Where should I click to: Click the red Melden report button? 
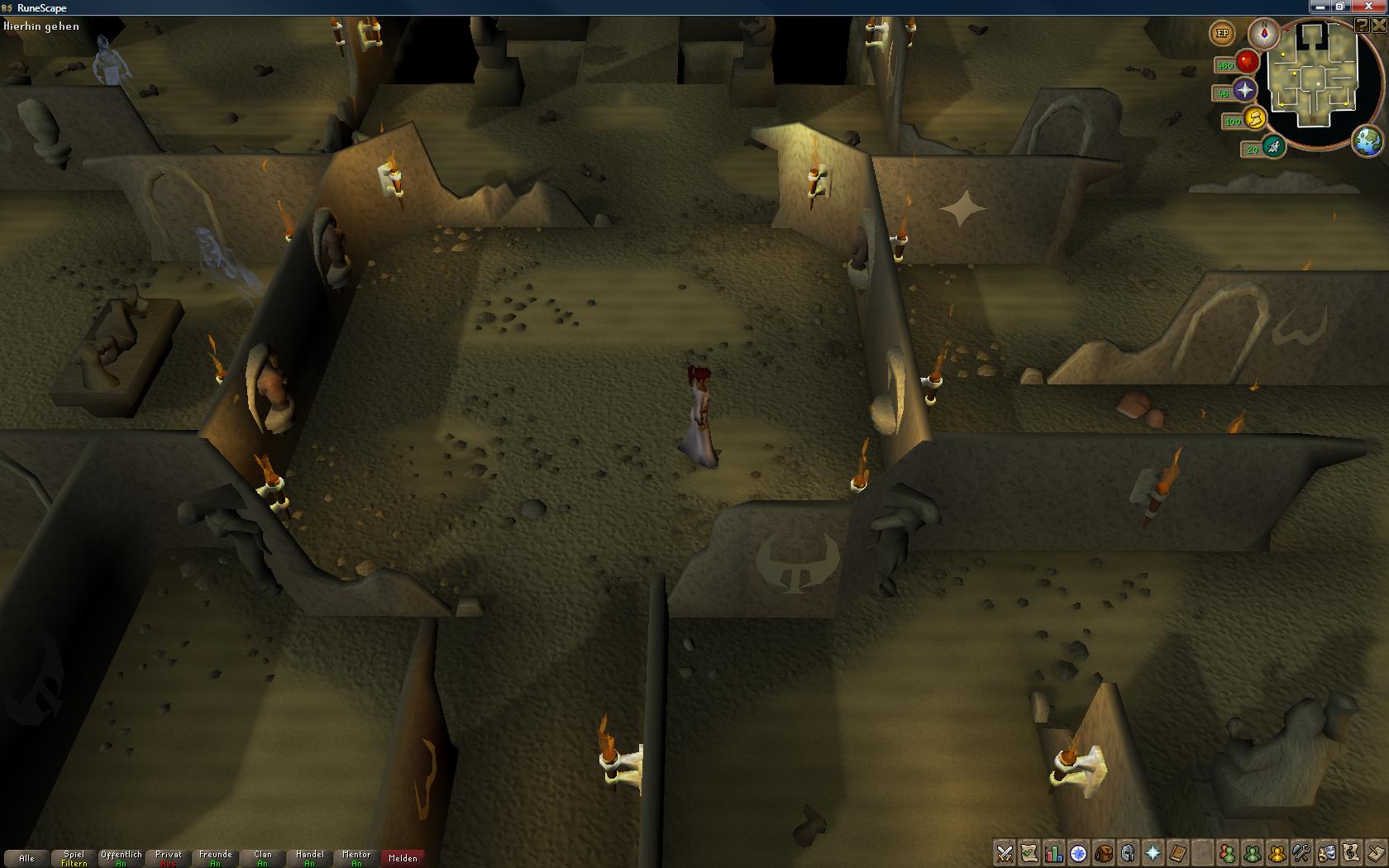[403, 858]
